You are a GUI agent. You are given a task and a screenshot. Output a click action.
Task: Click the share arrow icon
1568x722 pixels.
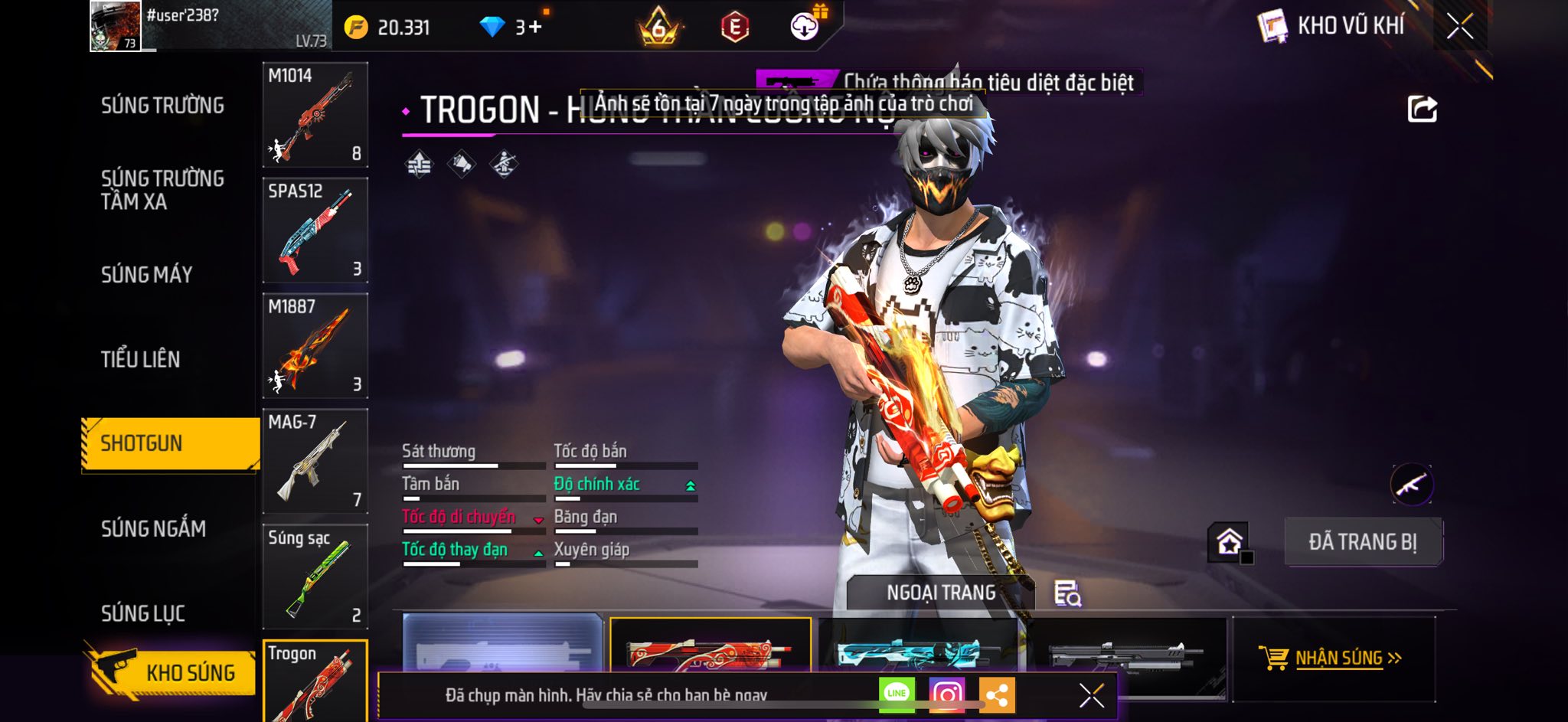pos(1422,109)
